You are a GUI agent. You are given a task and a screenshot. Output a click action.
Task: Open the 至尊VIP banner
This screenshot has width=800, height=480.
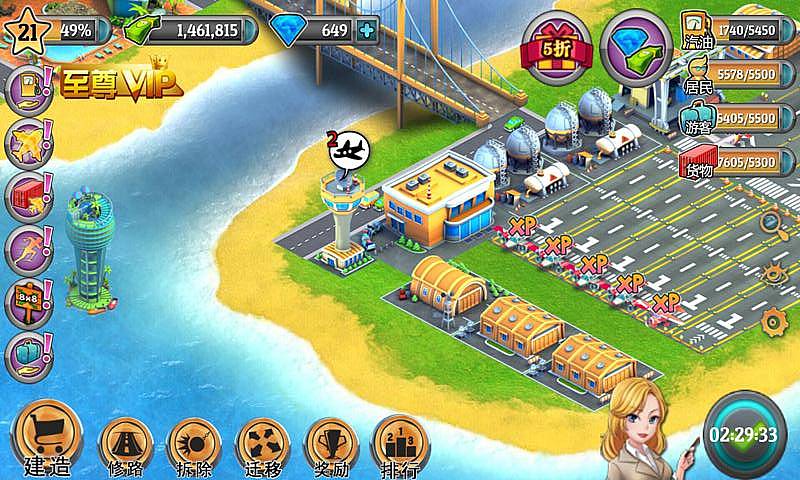109,83
